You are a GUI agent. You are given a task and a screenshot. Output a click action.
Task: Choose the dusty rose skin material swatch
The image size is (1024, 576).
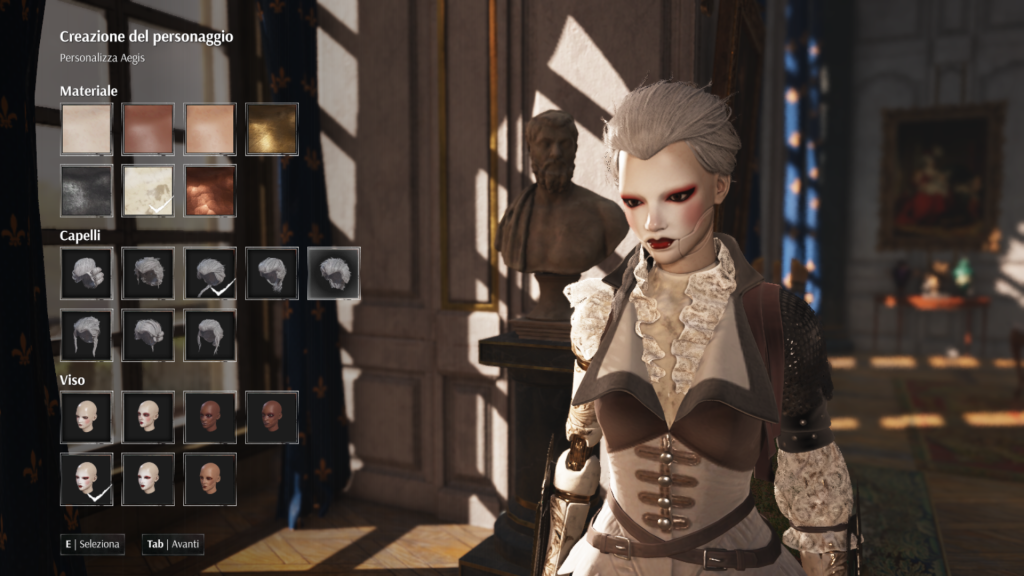[x=148, y=129]
